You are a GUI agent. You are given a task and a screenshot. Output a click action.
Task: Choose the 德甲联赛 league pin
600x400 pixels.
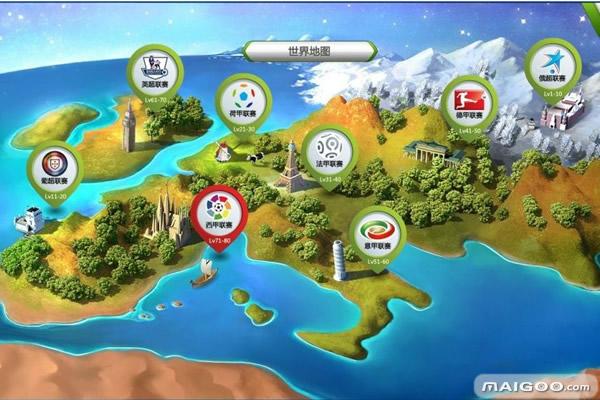coord(468,102)
